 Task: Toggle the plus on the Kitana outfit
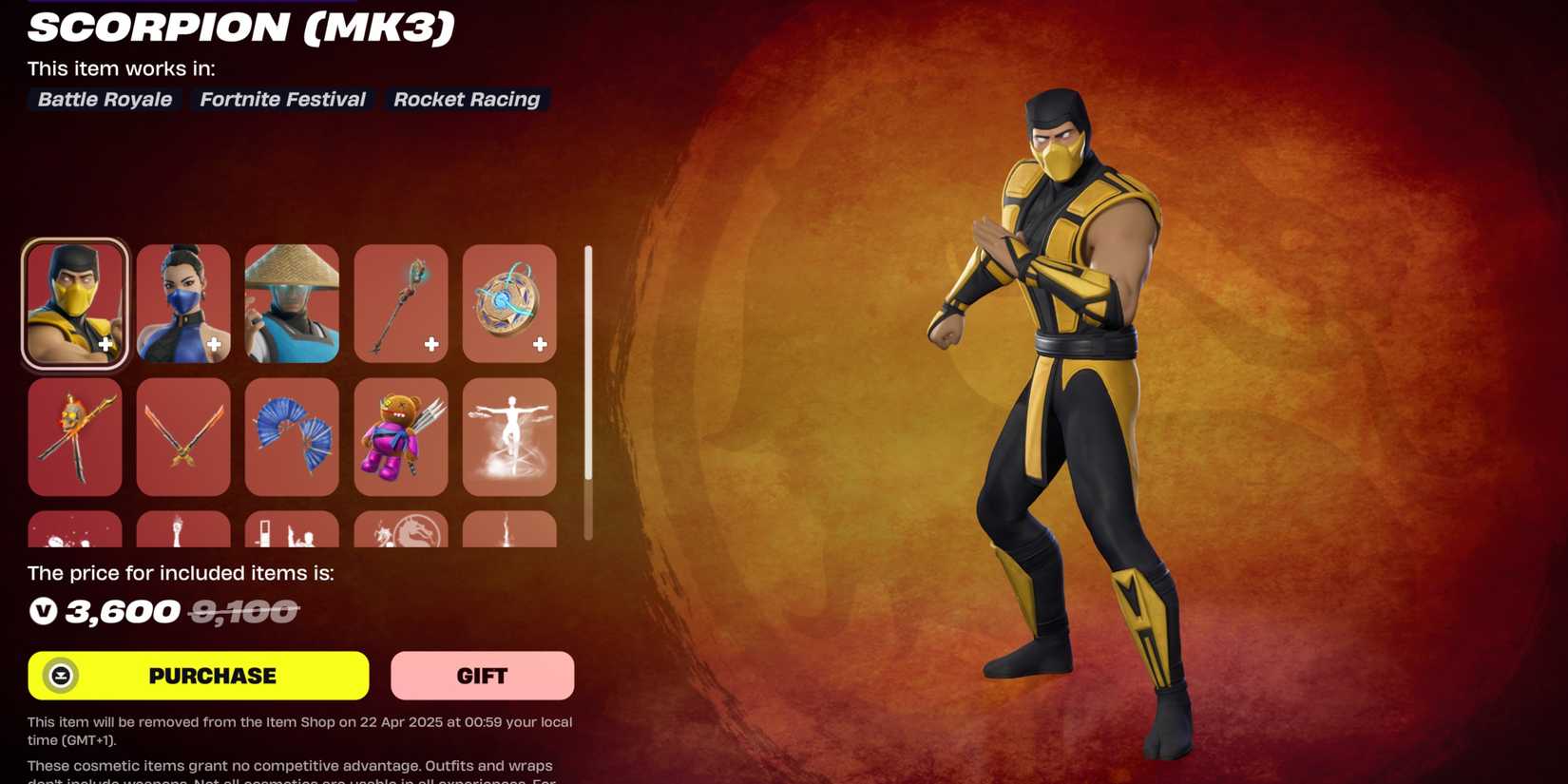click(x=214, y=345)
